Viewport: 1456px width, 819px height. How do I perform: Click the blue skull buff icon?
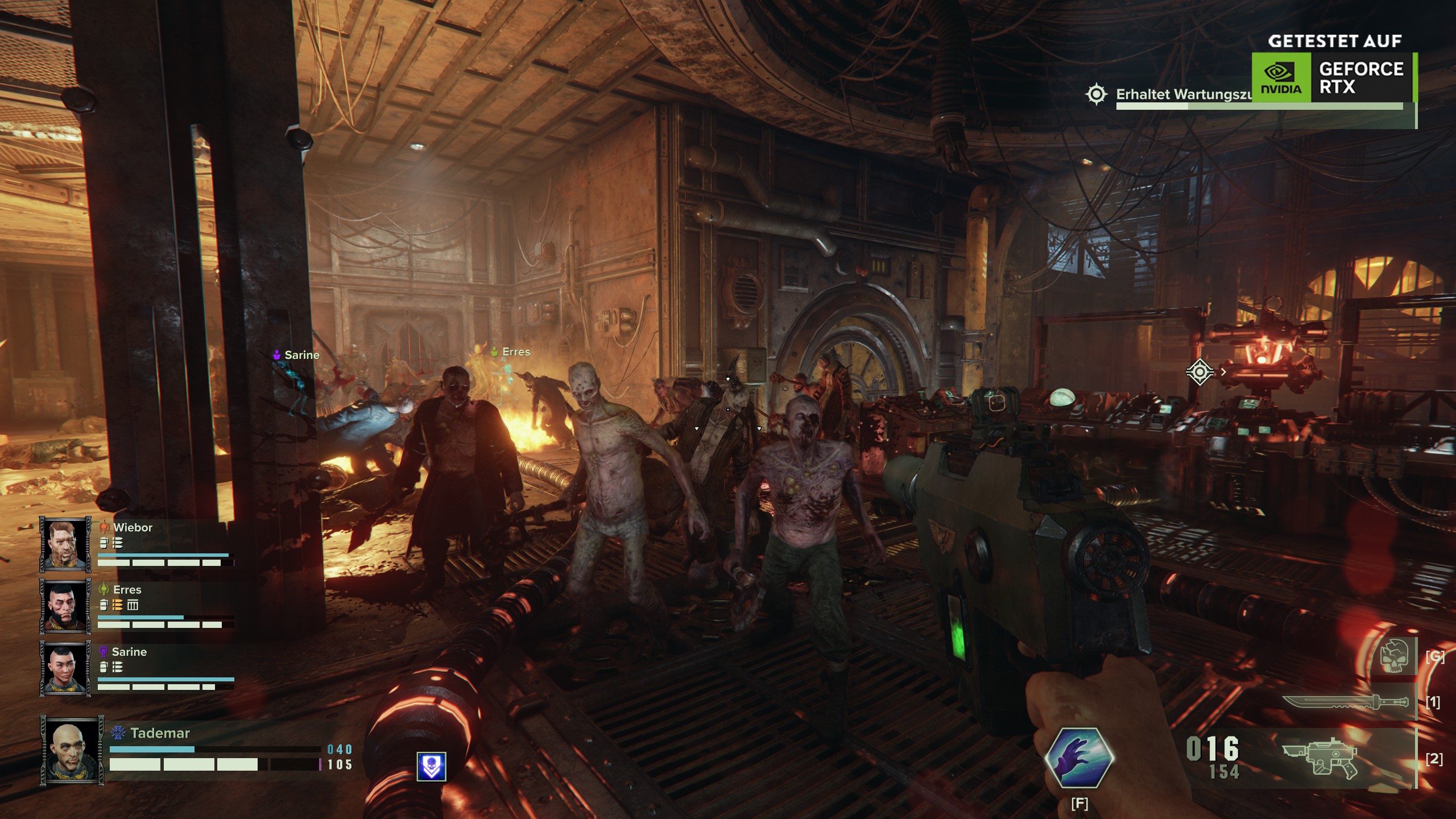click(431, 766)
